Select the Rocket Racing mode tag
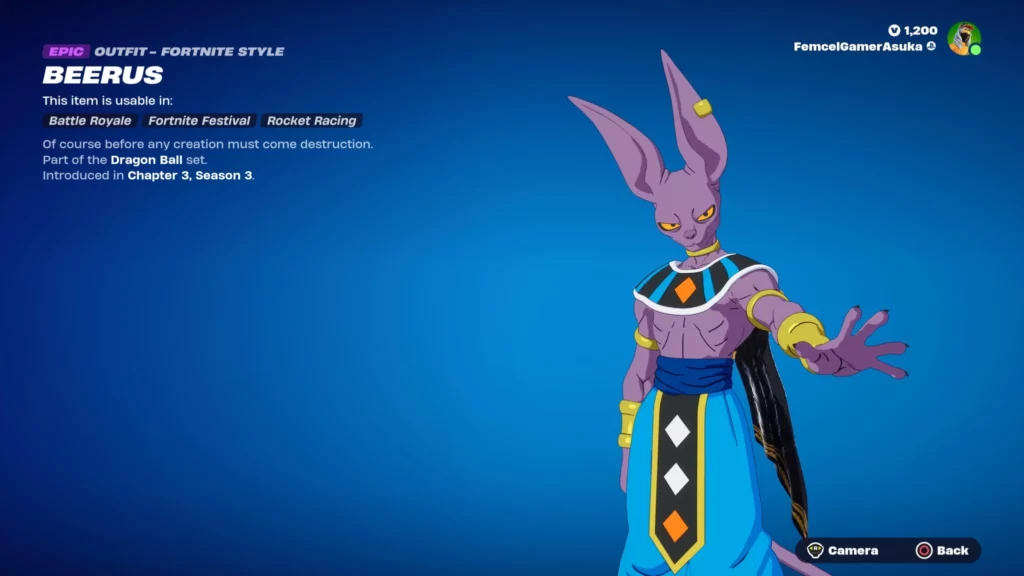 tap(311, 121)
